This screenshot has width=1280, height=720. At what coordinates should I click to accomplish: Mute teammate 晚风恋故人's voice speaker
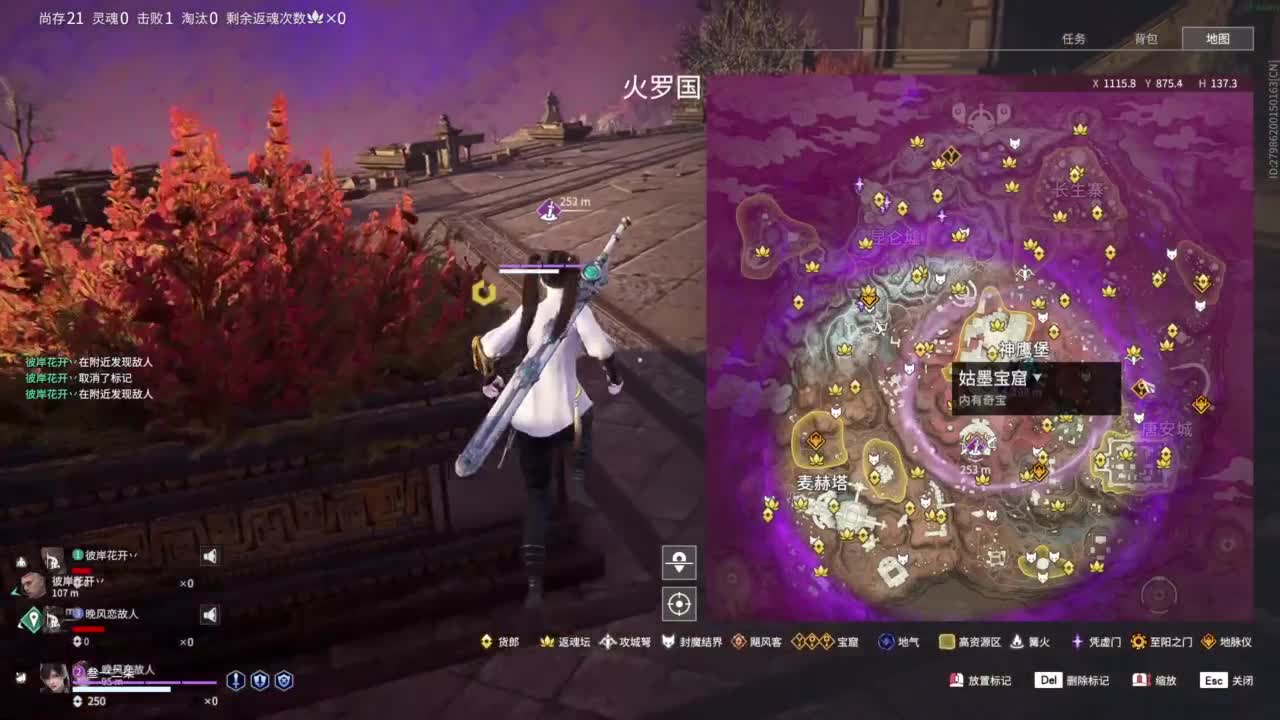click(x=209, y=615)
